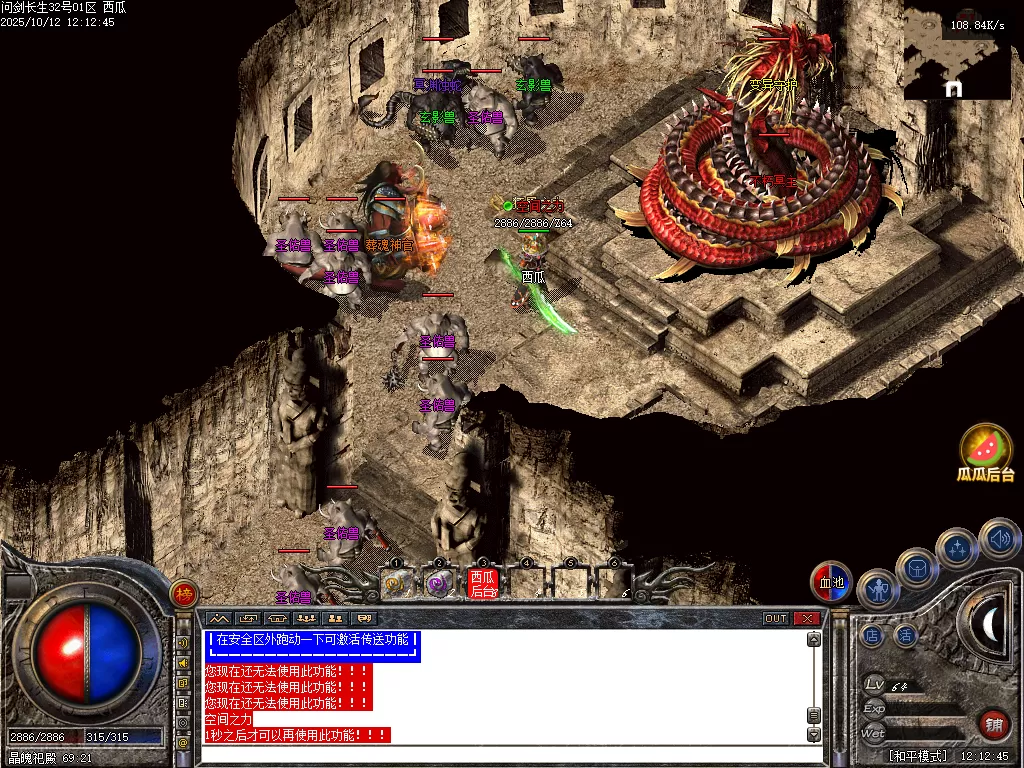Click the minimap in the corner
Screen dimensions: 1024x768
tap(955, 55)
